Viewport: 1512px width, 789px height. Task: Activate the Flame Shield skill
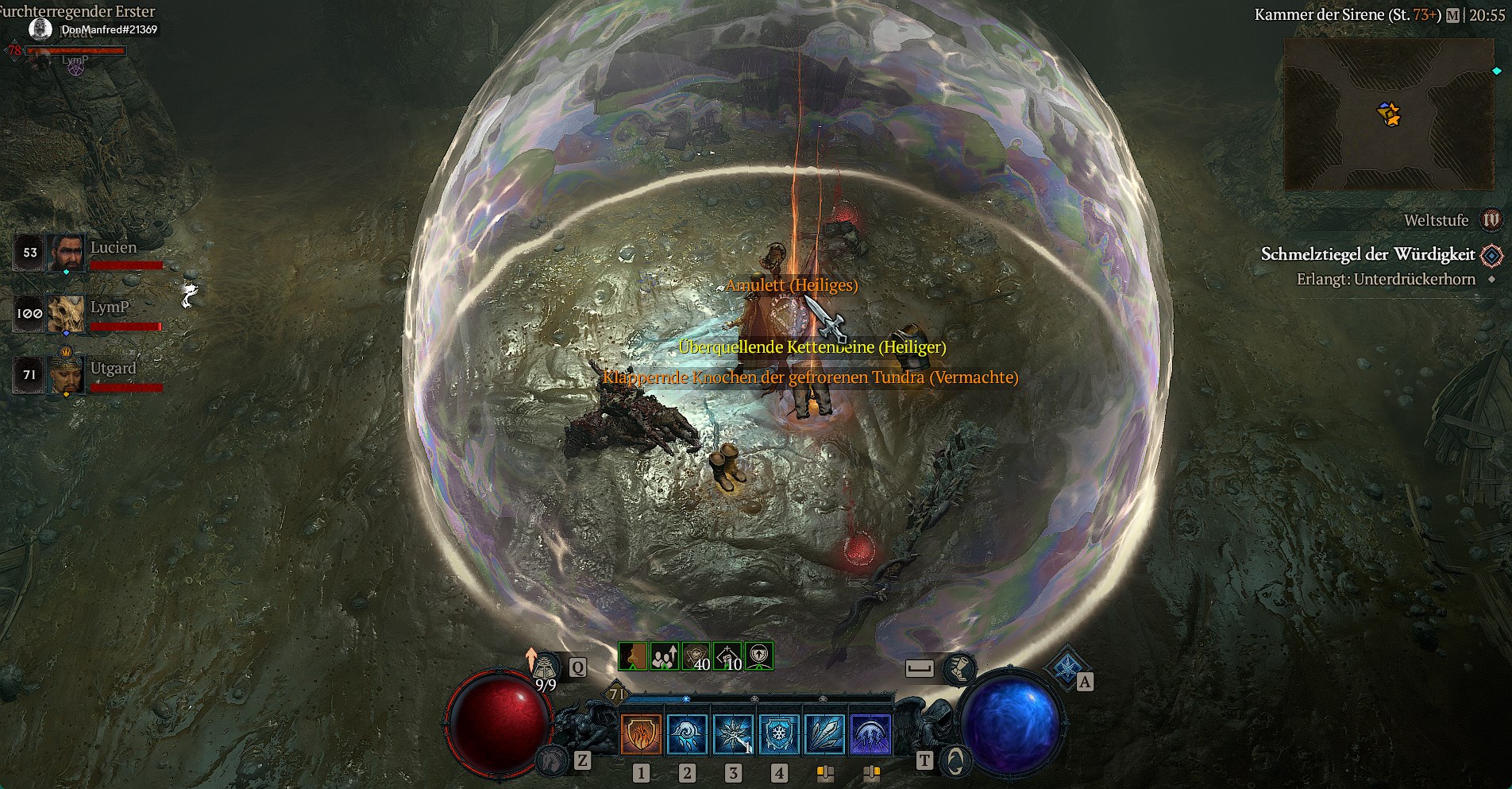(640, 733)
